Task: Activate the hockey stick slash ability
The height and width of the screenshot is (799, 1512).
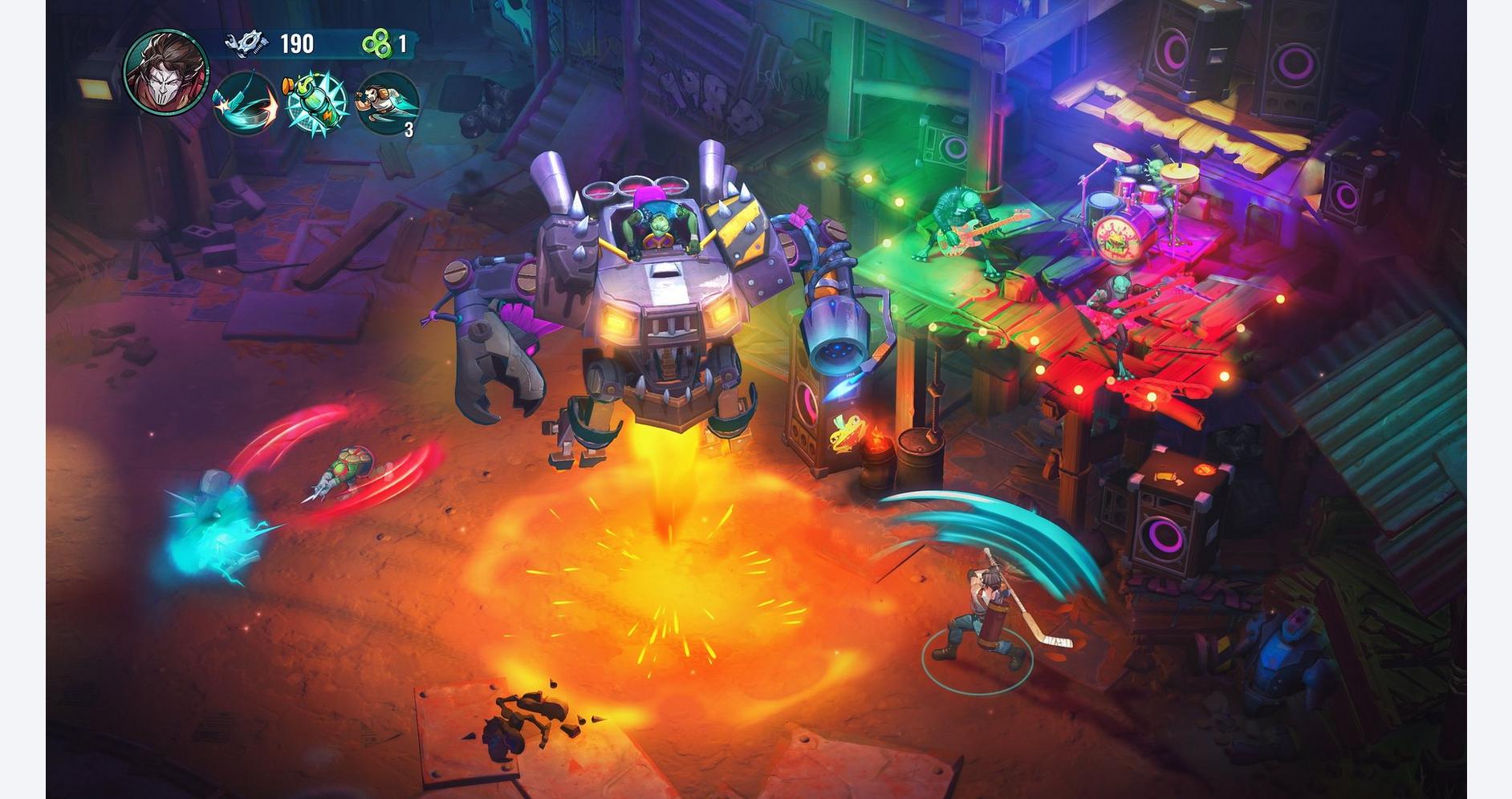Action: (x=245, y=104)
